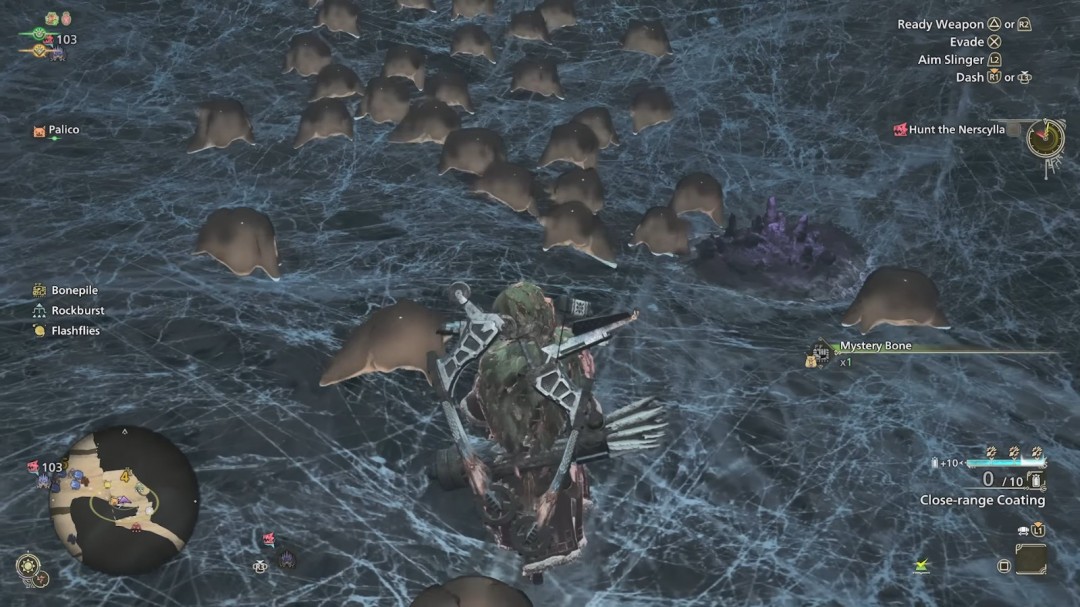
Task: Click the Palico companion entry
Action: [63, 130]
